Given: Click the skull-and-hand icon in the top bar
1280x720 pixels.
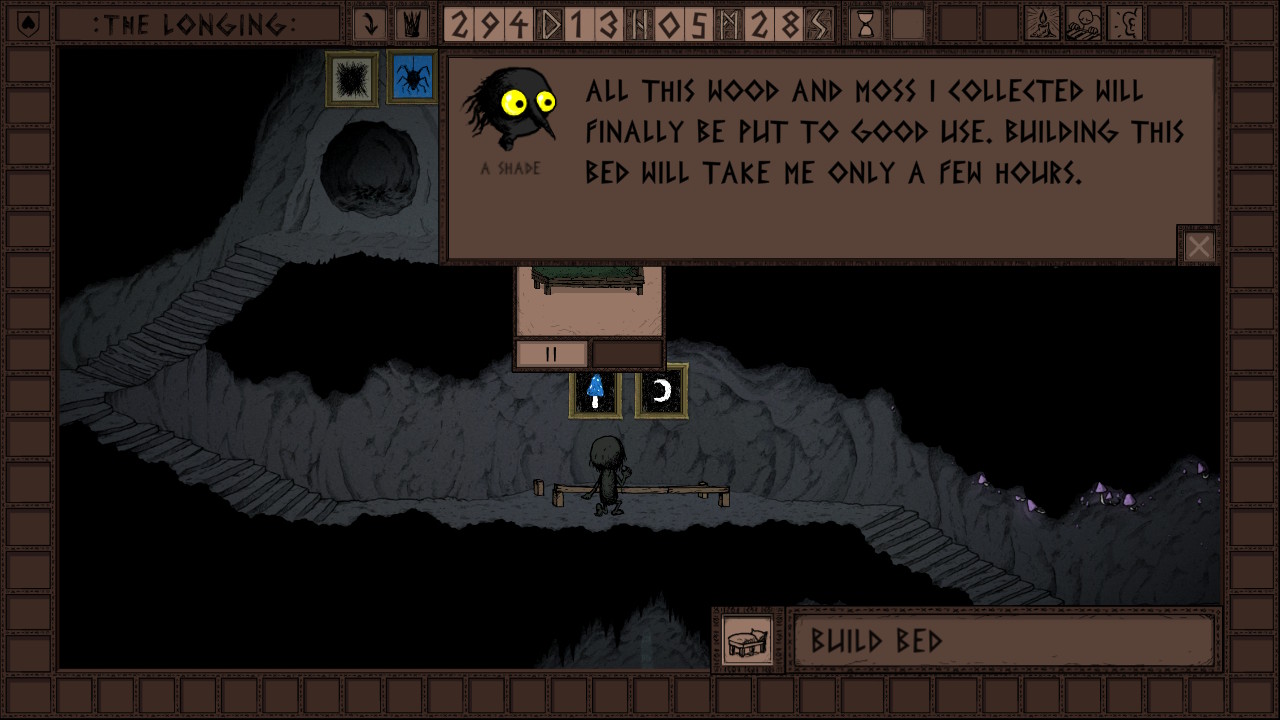Looking at the screenshot, I should coord(1085,24).
